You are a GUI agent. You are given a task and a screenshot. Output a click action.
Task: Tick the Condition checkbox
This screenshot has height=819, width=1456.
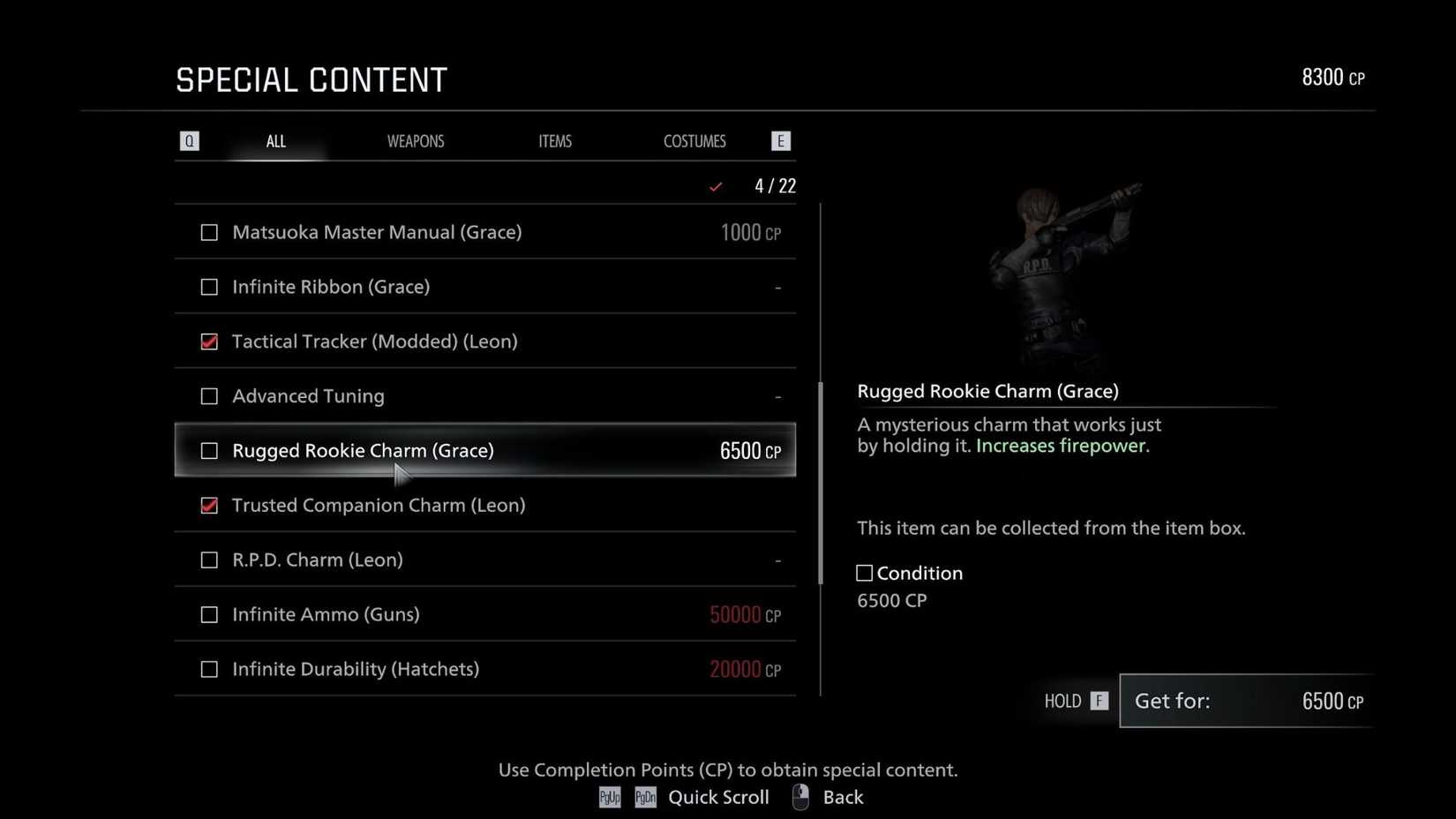click(x=863, y=573)
